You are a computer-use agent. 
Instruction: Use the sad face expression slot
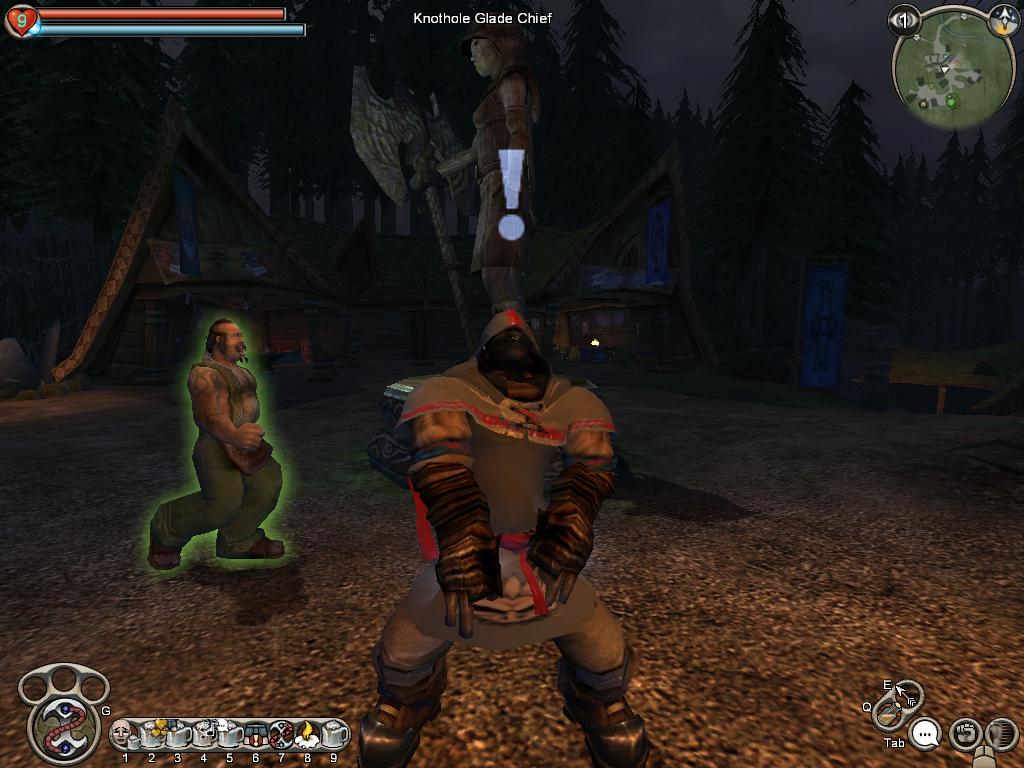point(124,734)
